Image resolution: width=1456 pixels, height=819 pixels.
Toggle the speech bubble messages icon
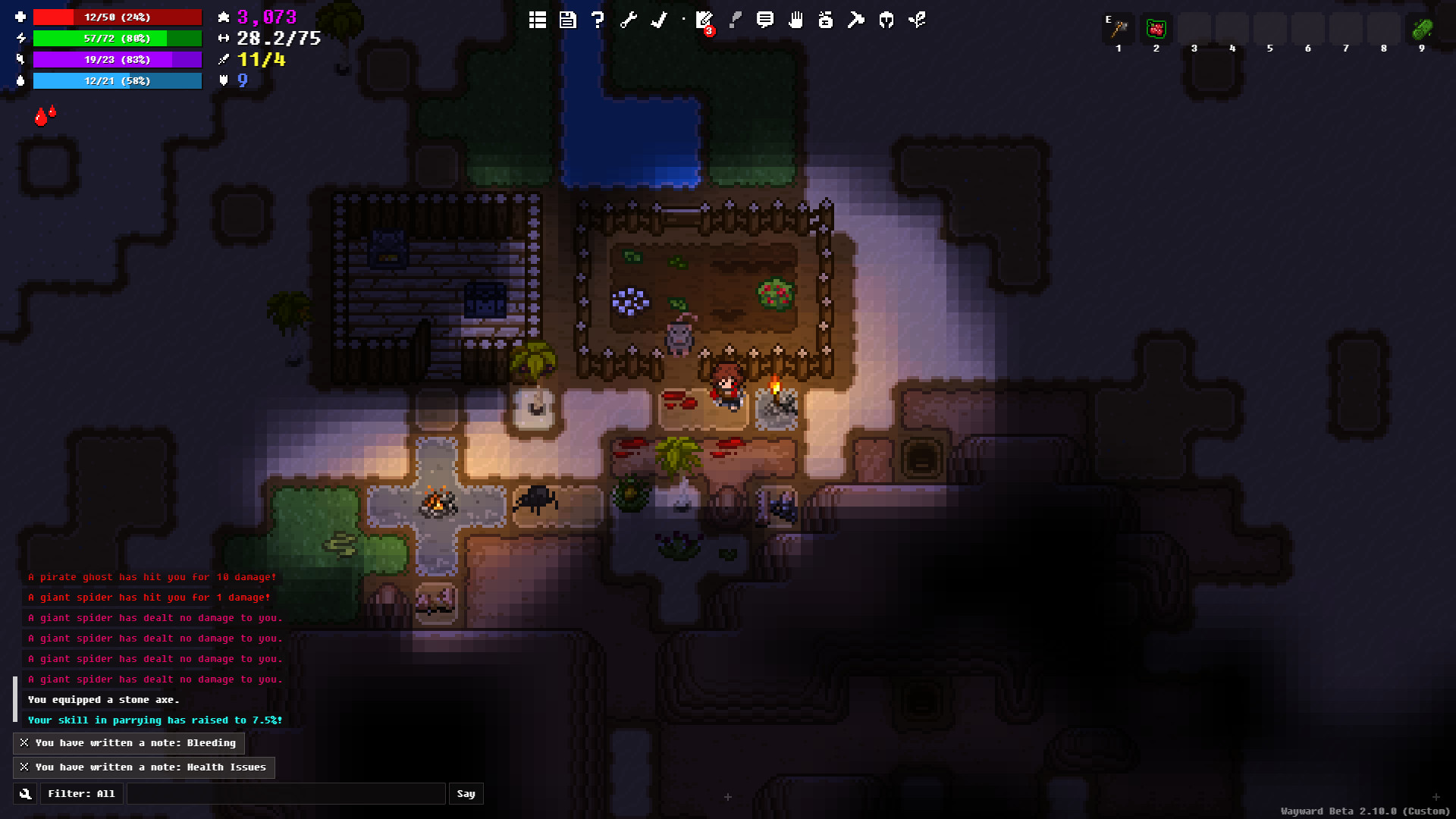tap(765, 20)
